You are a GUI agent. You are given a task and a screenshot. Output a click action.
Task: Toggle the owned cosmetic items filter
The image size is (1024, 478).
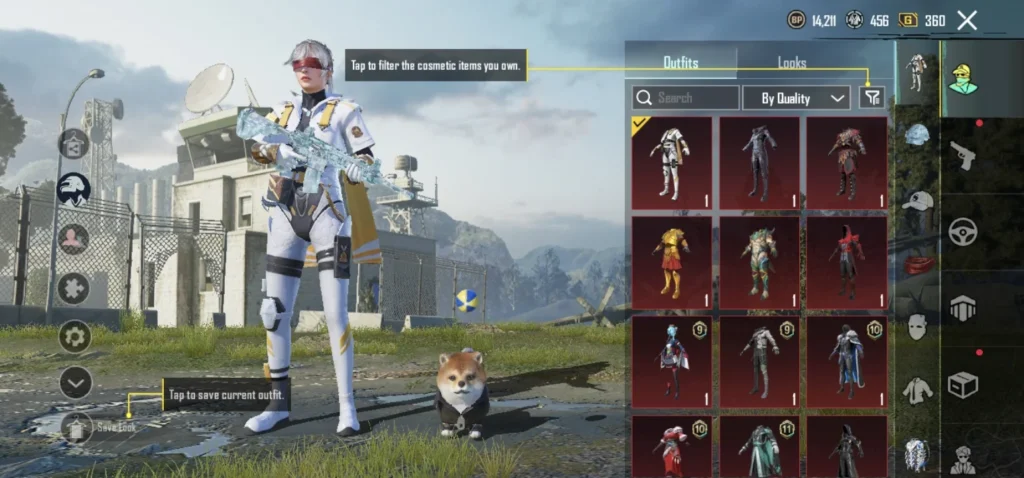(872, 97)
